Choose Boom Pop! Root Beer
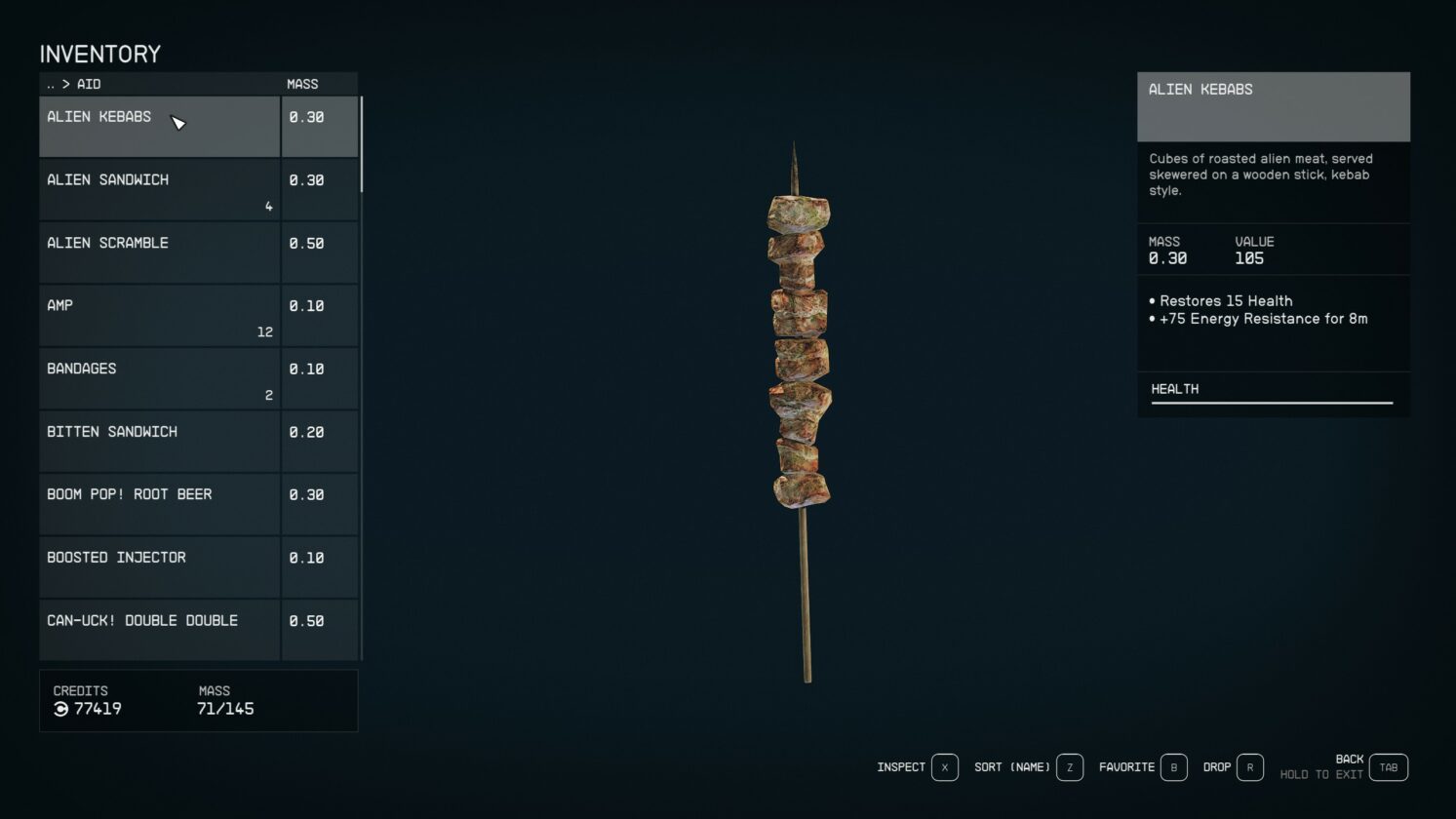Screen dimensions: 1456x819 tap(159, 504)
